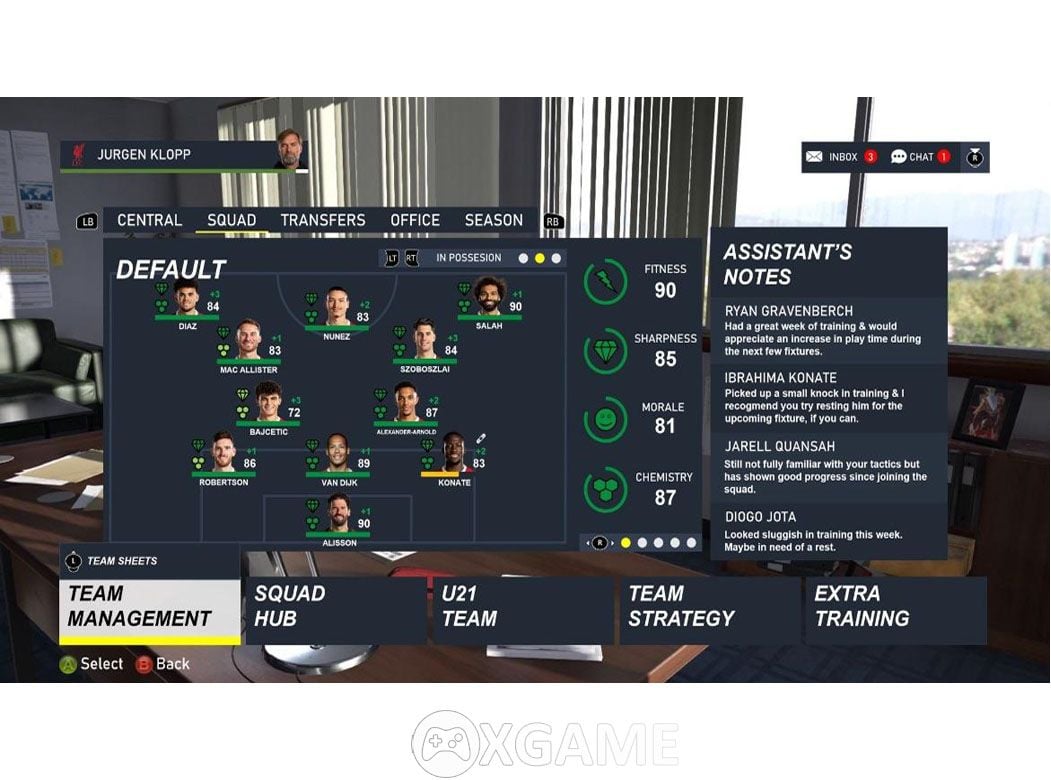Switch to the Squad tab
1051x780 pixels.
pos(231,221)
